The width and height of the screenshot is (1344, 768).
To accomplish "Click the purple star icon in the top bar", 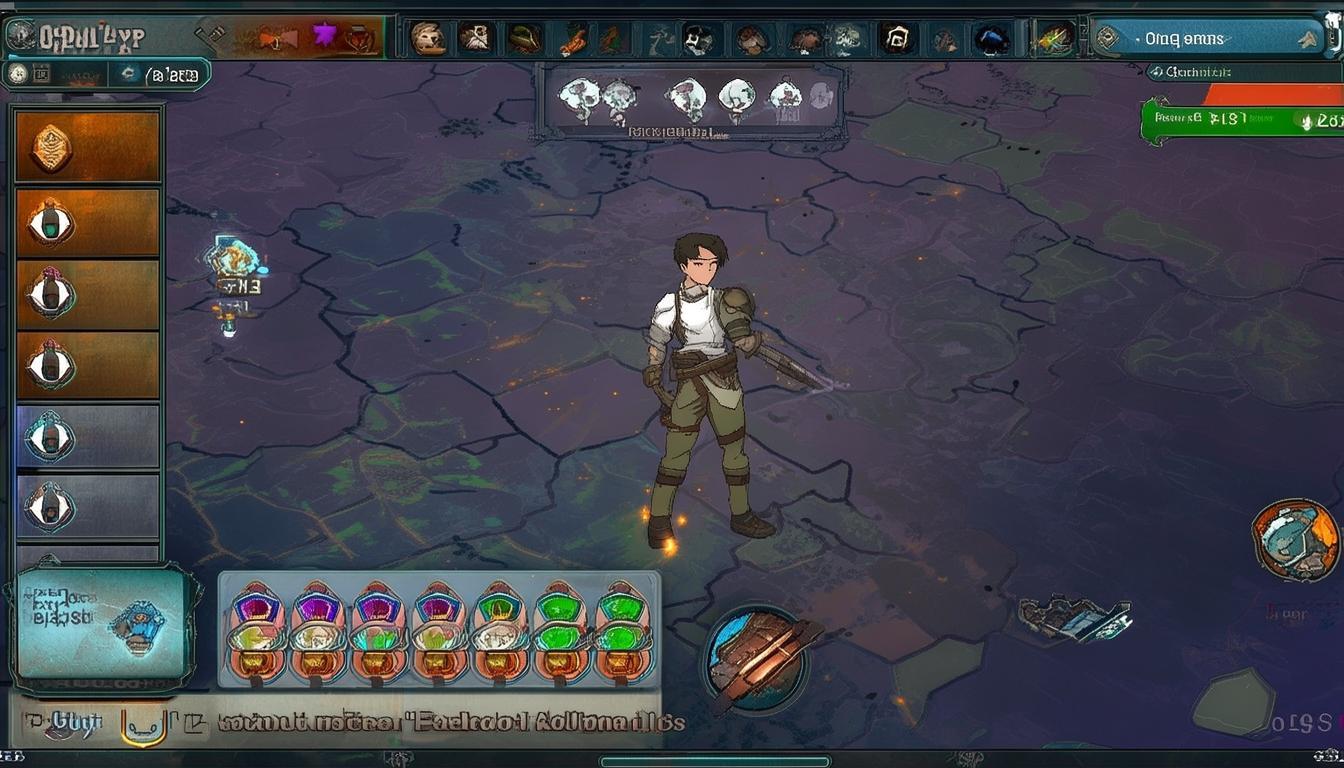I will (x=324, y=36).
